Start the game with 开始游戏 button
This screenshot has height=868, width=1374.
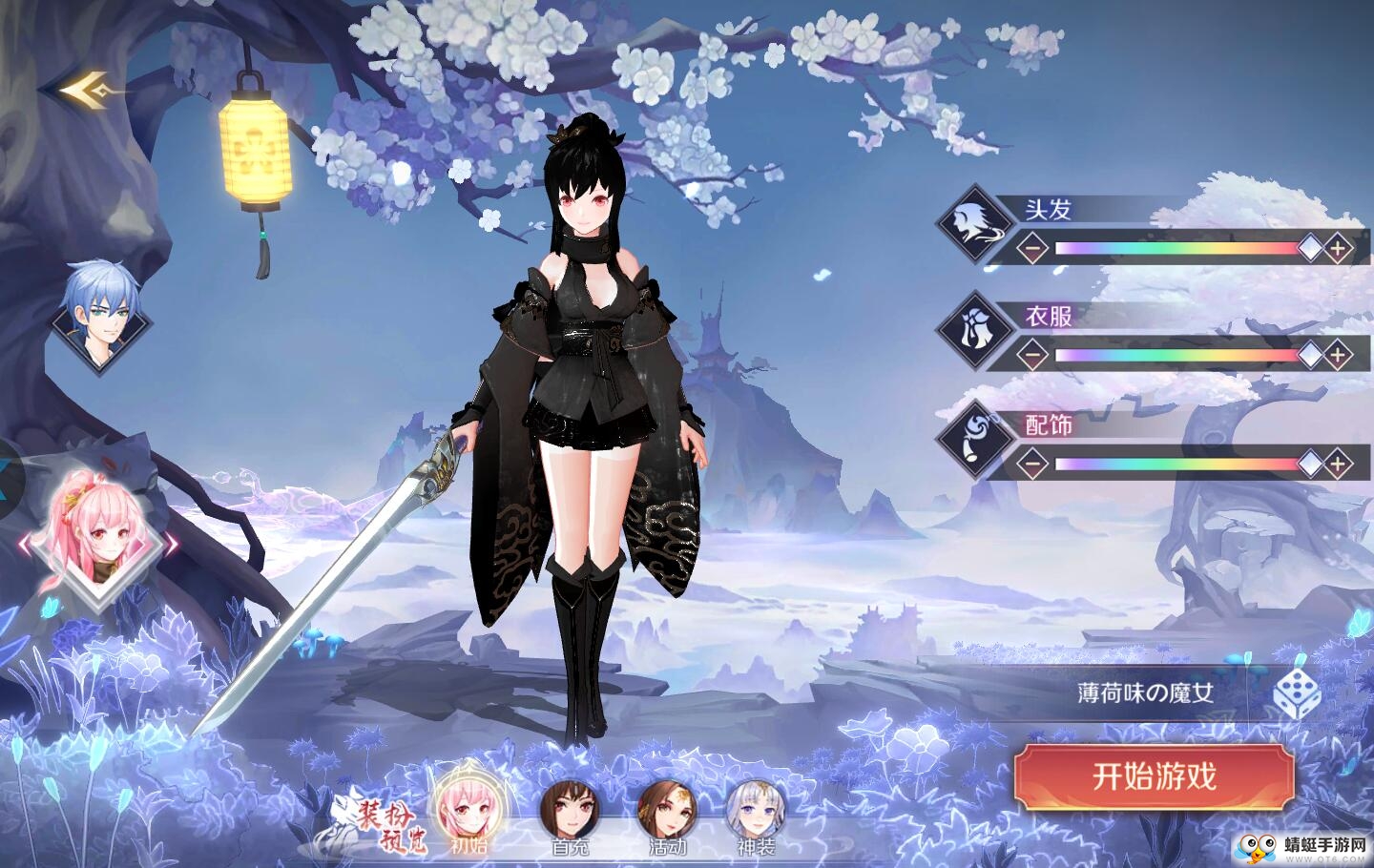(1154, 775)
